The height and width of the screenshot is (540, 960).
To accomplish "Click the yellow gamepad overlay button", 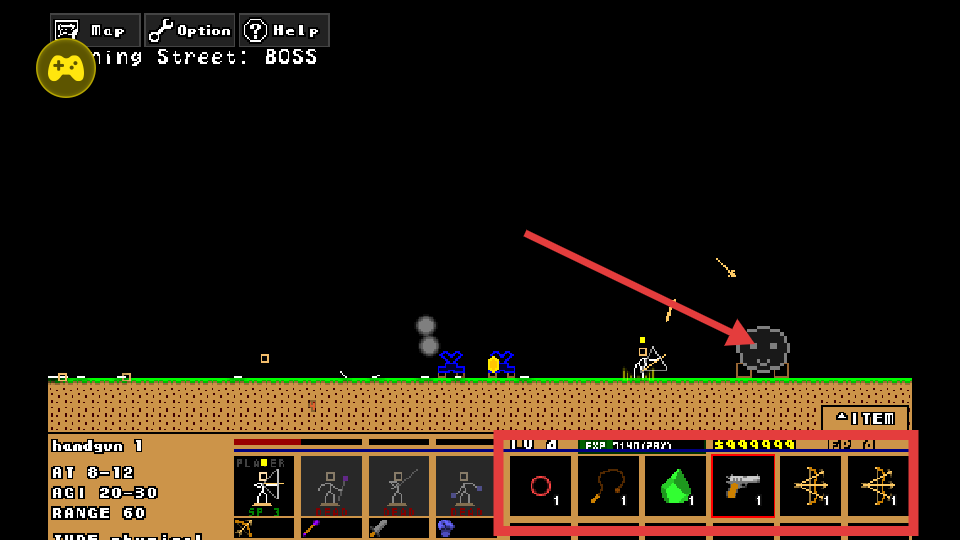I will [x=66, y=68].
